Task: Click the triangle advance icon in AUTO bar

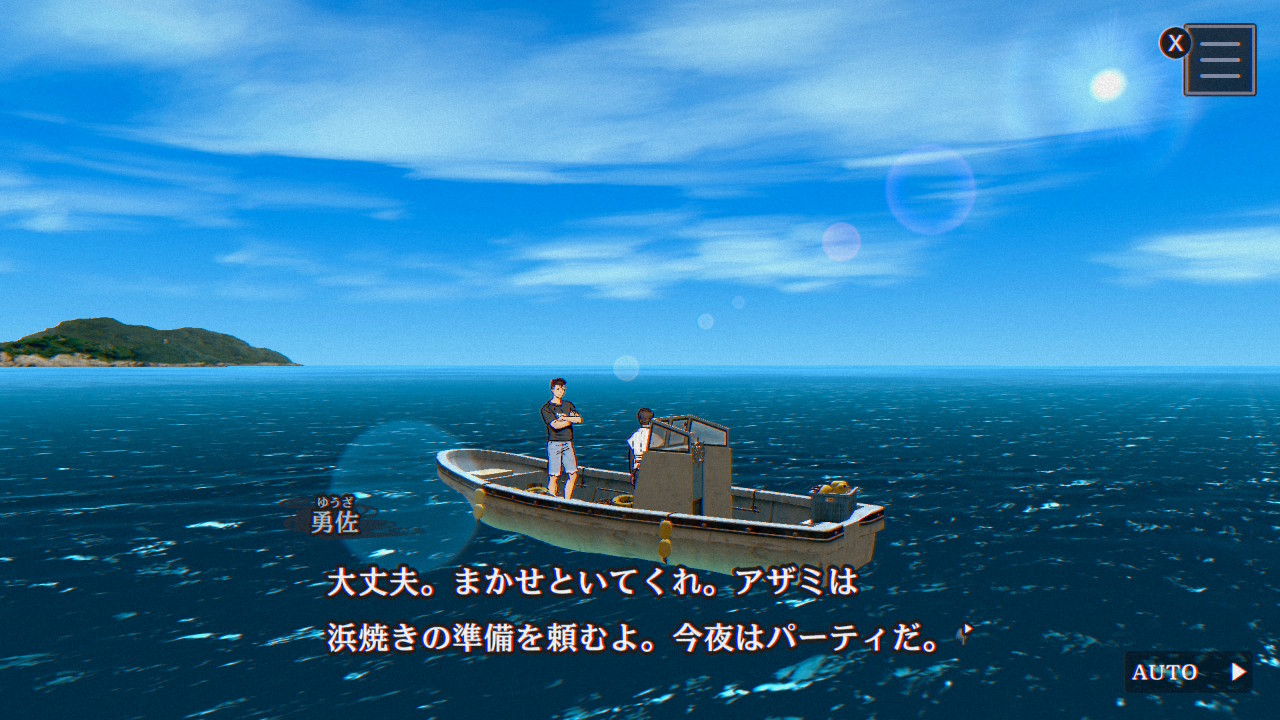Action: click(x=1238, y=671)
